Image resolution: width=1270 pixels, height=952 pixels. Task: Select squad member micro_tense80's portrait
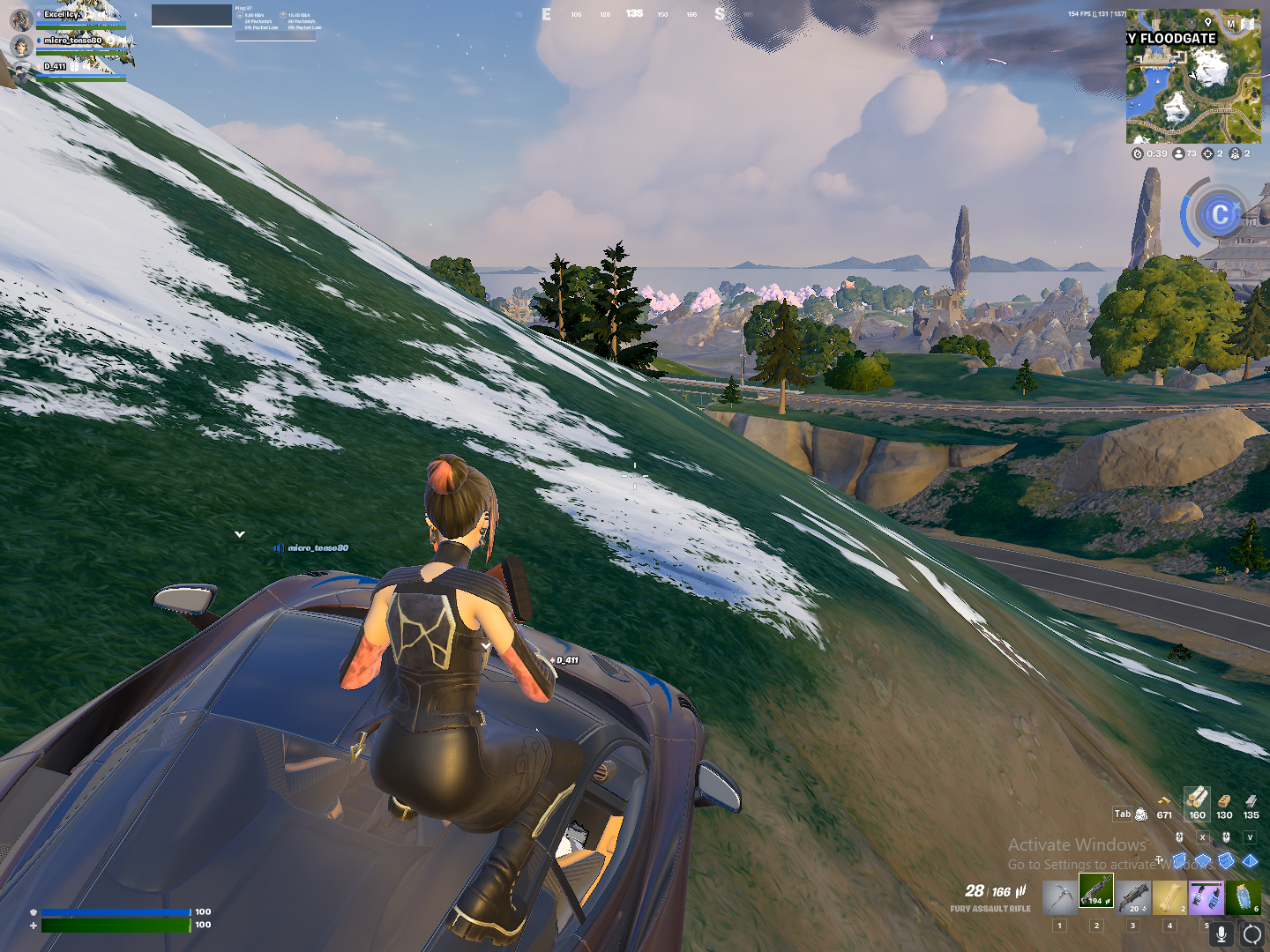coord(21,45)
